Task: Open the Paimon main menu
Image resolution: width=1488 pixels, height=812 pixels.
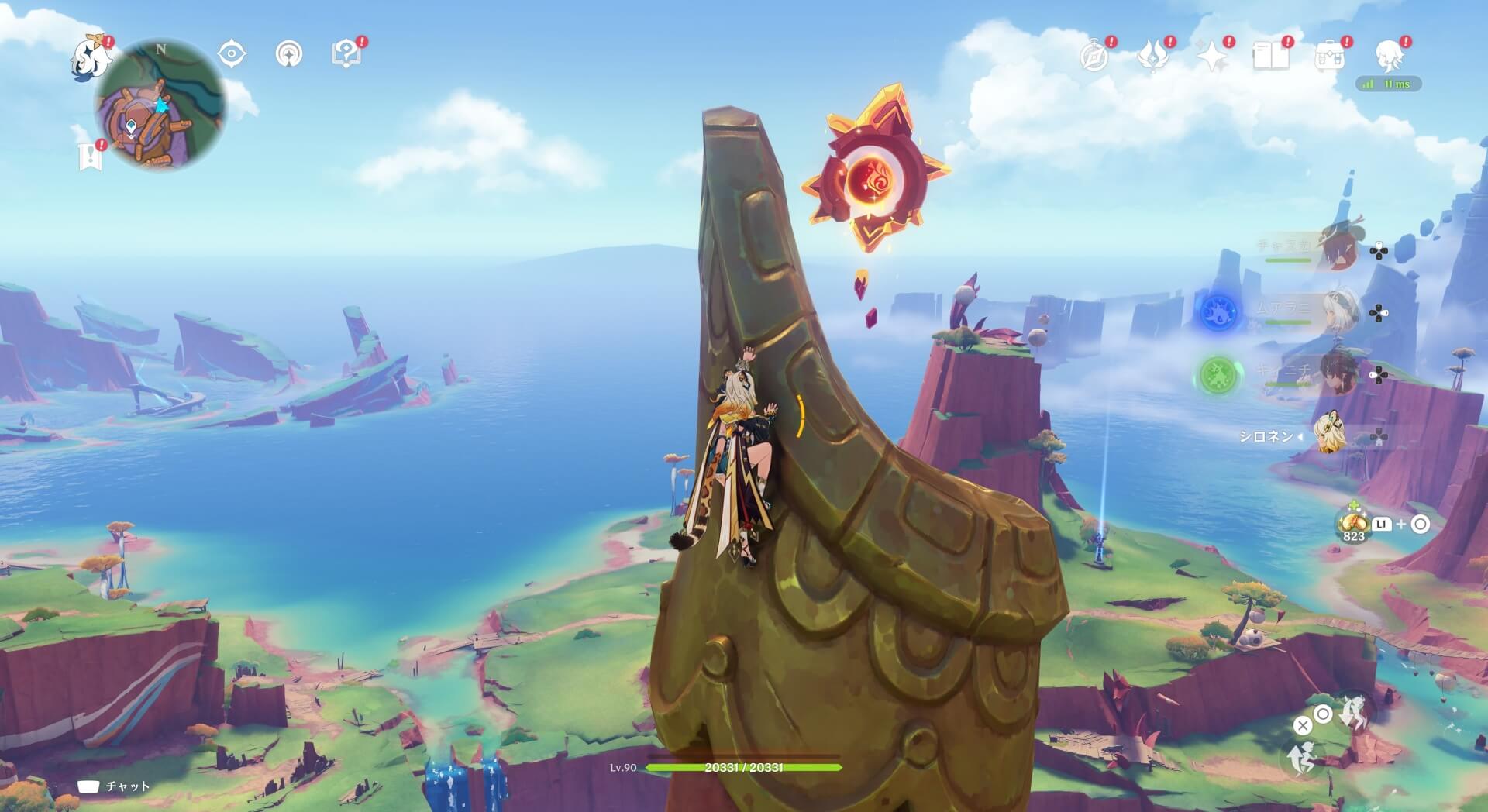Action: [91, 57]
